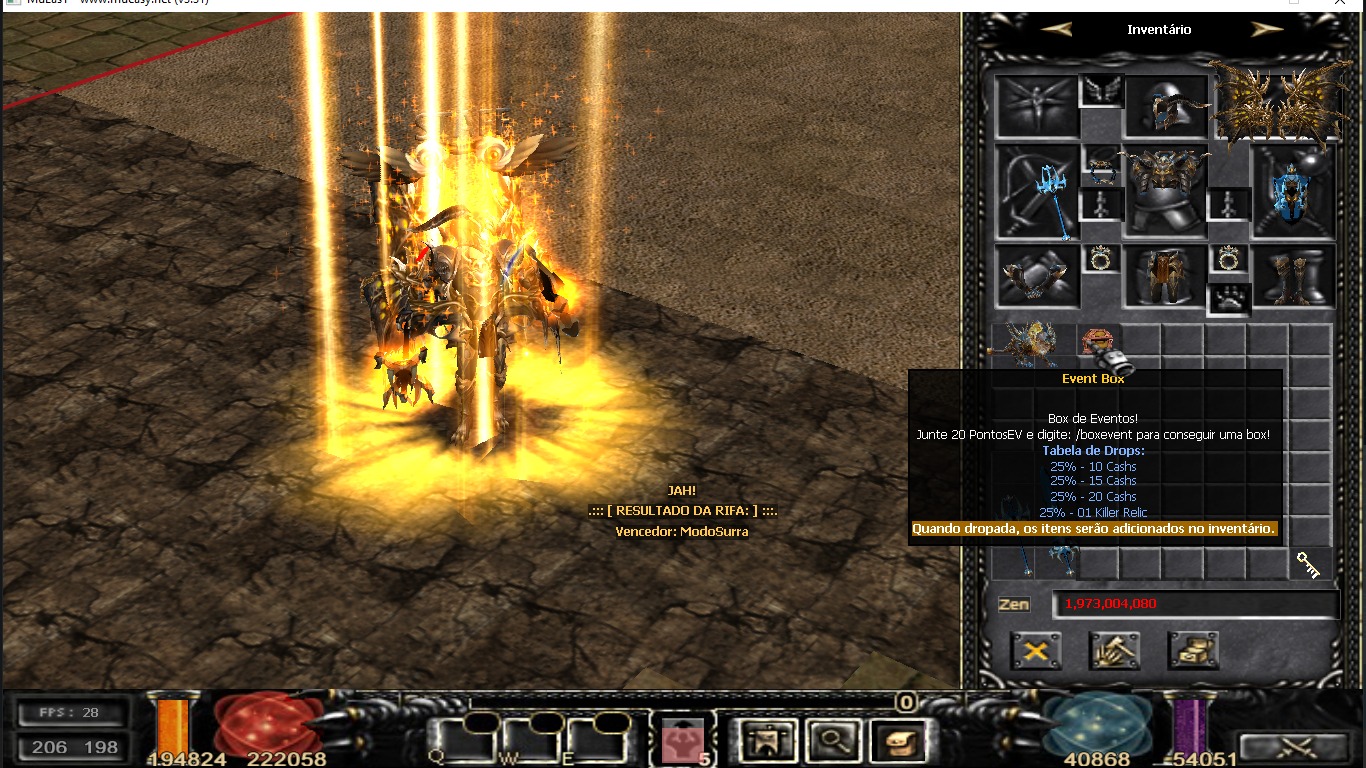Select the blue trident weapon slot
Image resolution: width=1366 pixels, height=768 pixels.
pyautogui.click(x=1038, y=191)
